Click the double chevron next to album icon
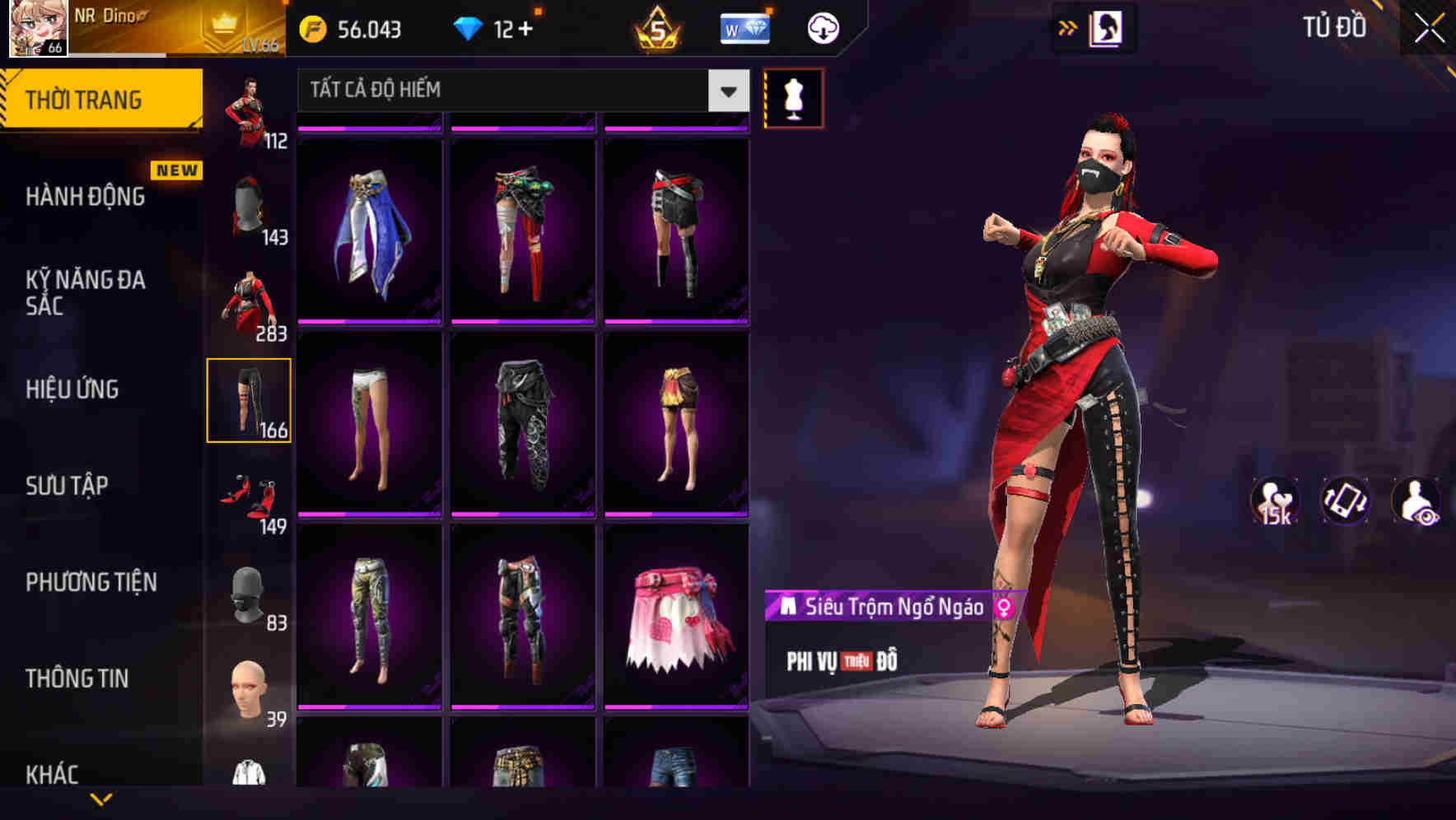This screenshot has height=820, width=1456. tap(1066, 27)
